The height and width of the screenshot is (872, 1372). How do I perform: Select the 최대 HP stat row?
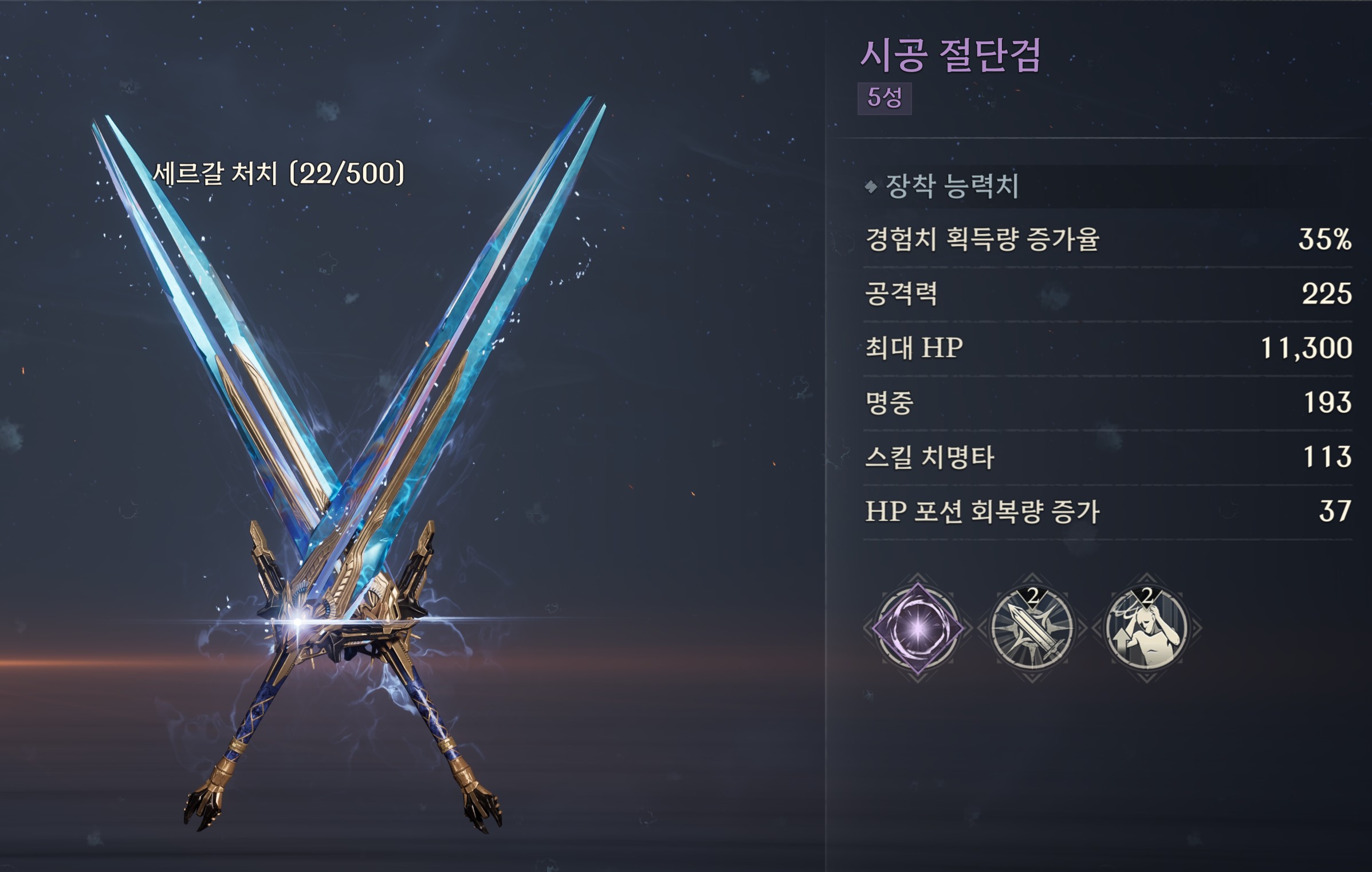pos(1107,348)
